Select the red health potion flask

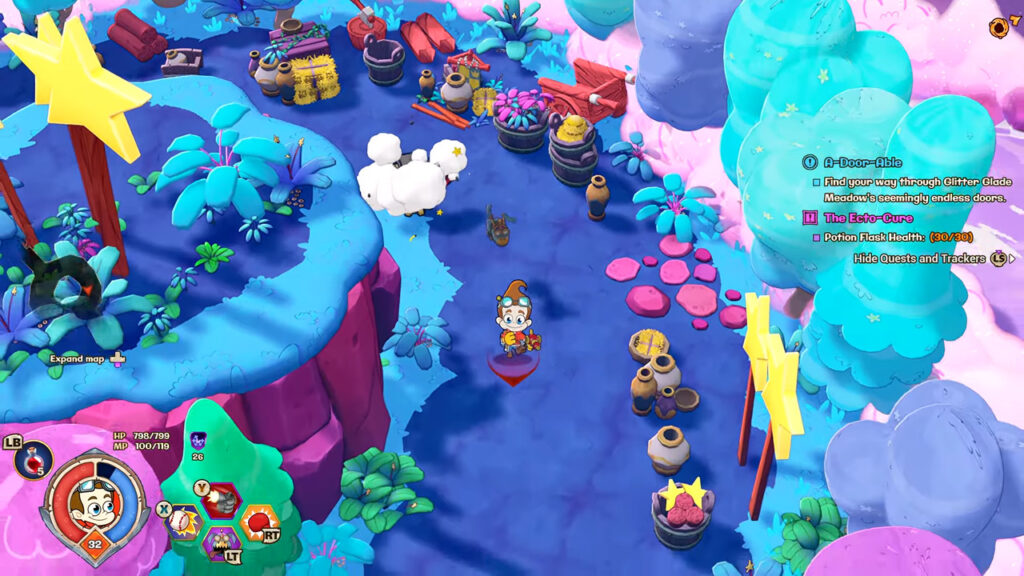coord(35,459)
